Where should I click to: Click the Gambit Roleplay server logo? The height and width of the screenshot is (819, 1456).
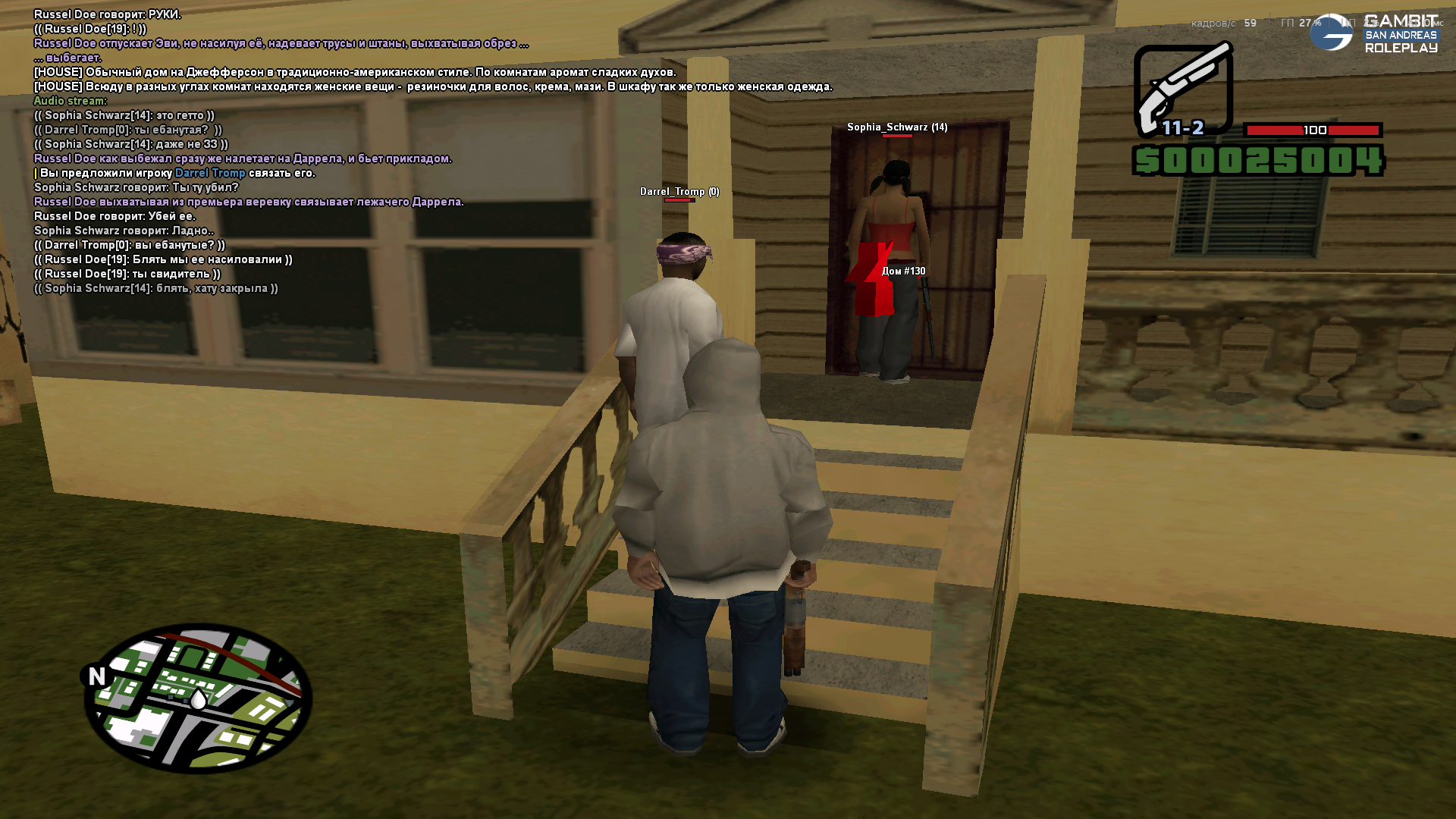pos(1374,33)
